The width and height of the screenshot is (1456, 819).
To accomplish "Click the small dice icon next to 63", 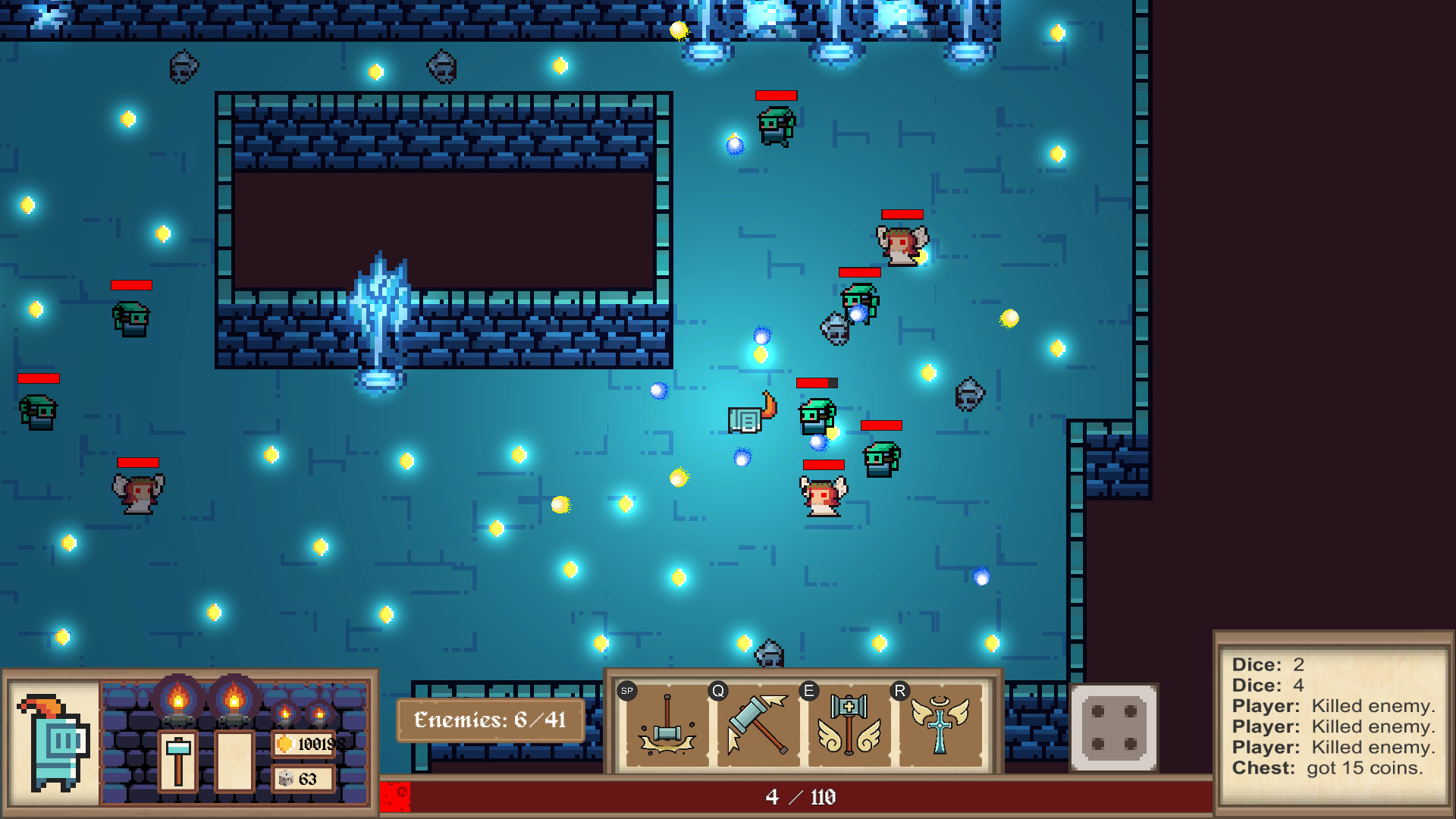I will click(x=285, y=777).
